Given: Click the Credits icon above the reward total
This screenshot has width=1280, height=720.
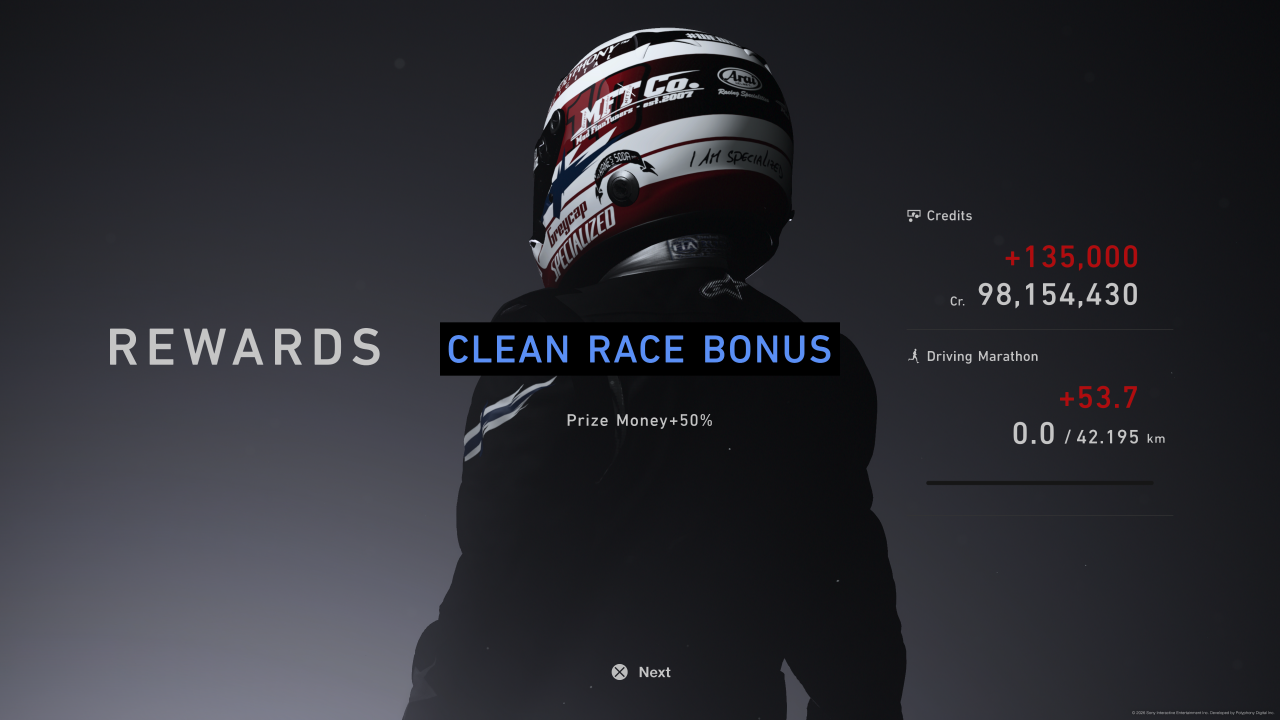Looking at the screenshot, I should pos(914,215).
